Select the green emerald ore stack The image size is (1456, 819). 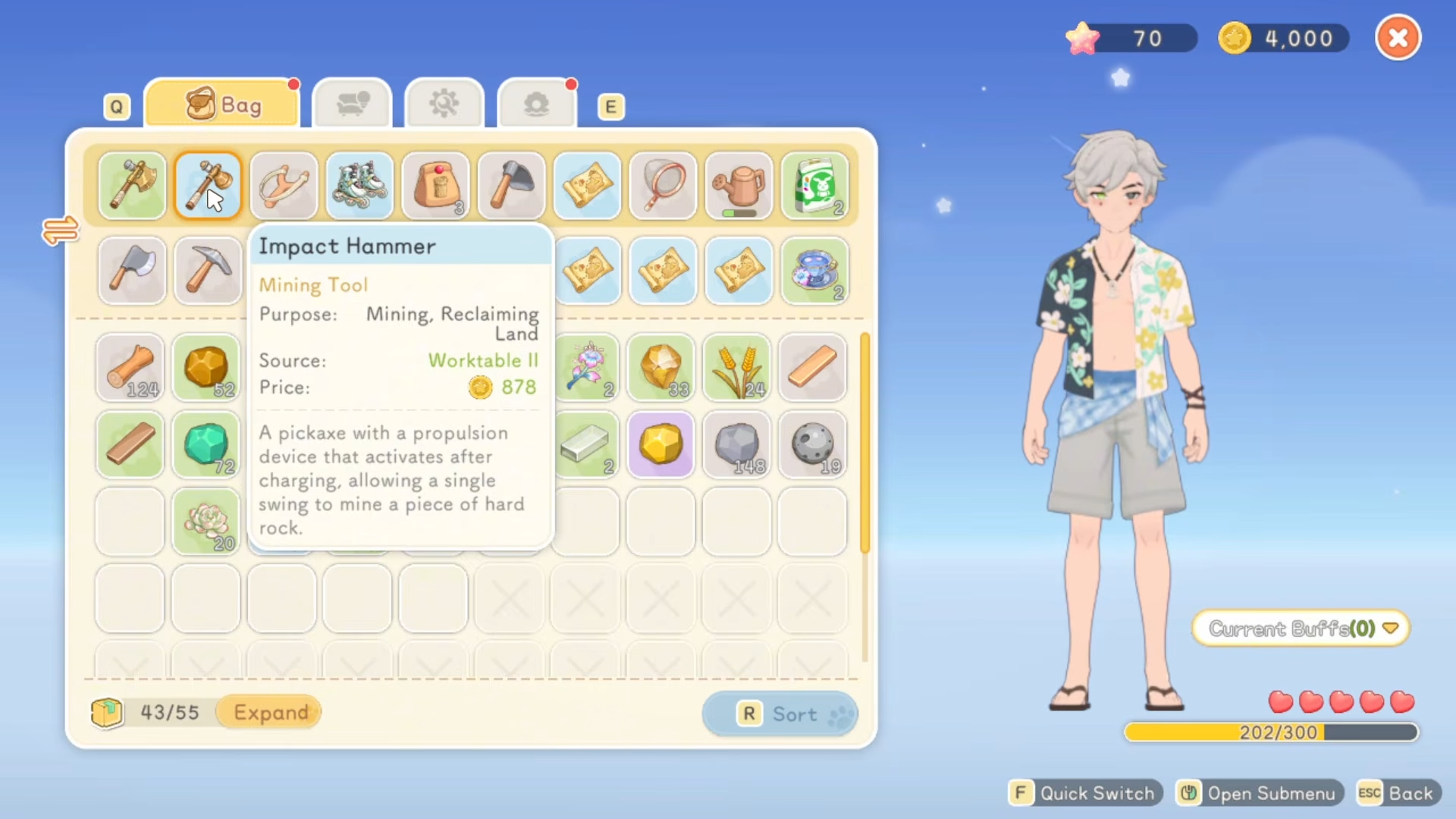coord(206,445)
